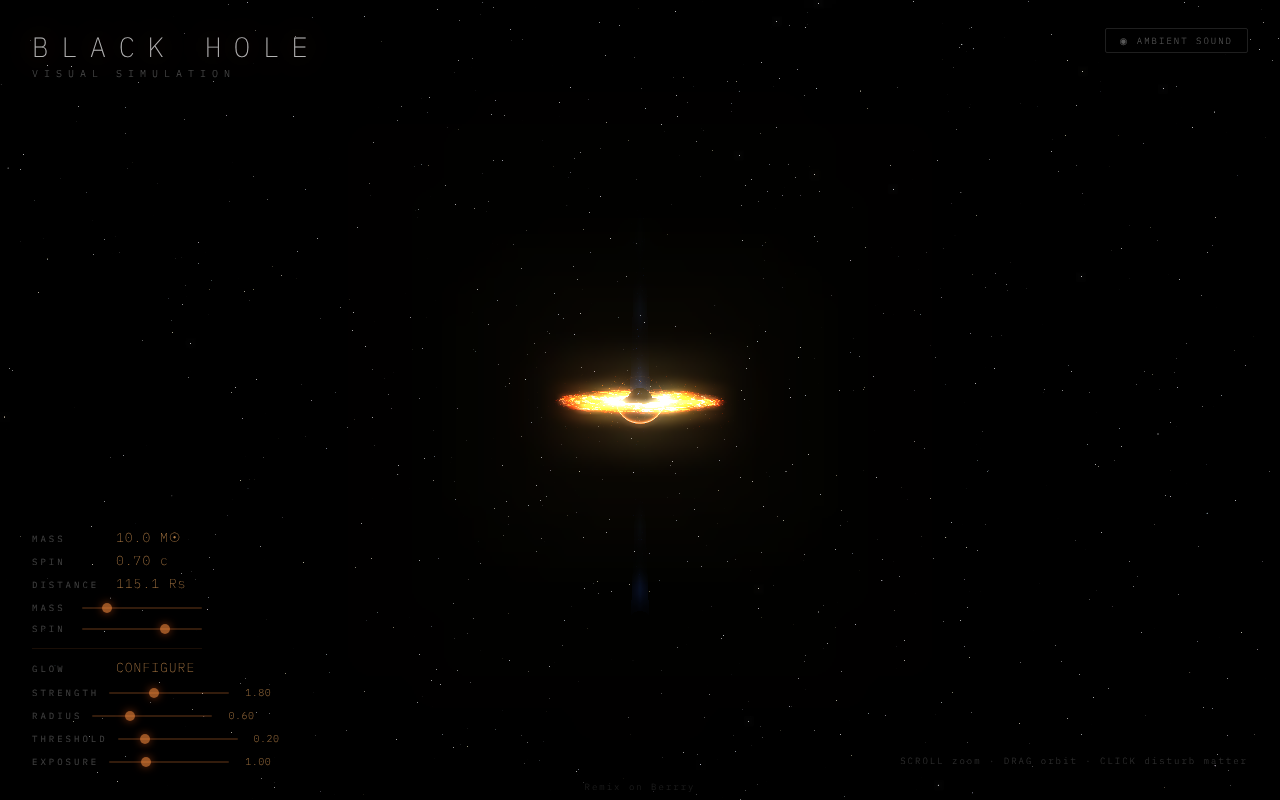Click the BLACK HOLE title text

pyautogui.click(x=172, y=46)
